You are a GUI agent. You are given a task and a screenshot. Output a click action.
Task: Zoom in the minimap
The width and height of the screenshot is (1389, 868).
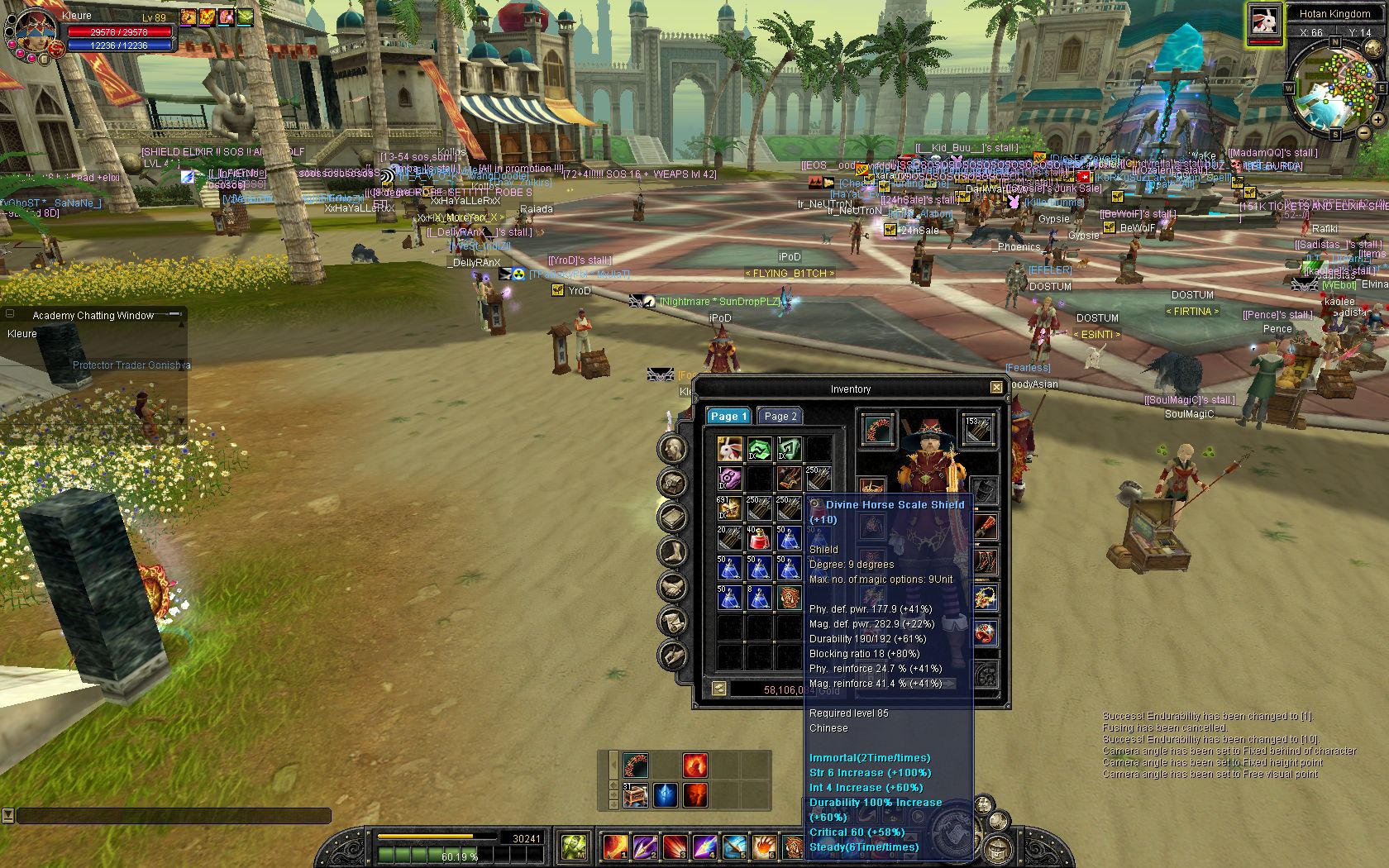[x=1378, y=121]
